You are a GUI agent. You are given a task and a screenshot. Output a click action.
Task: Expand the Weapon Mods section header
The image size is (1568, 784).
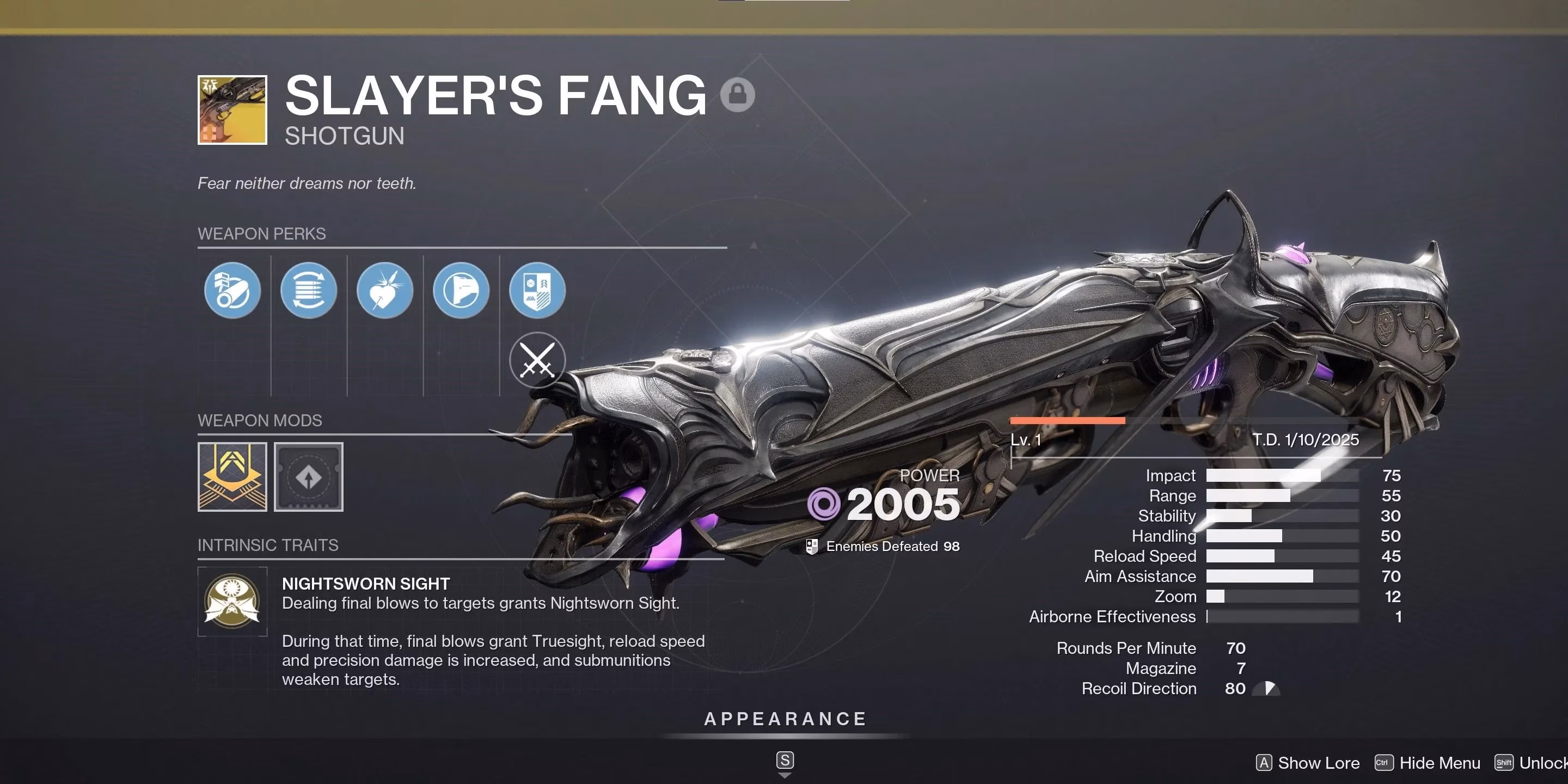point(260,420)
